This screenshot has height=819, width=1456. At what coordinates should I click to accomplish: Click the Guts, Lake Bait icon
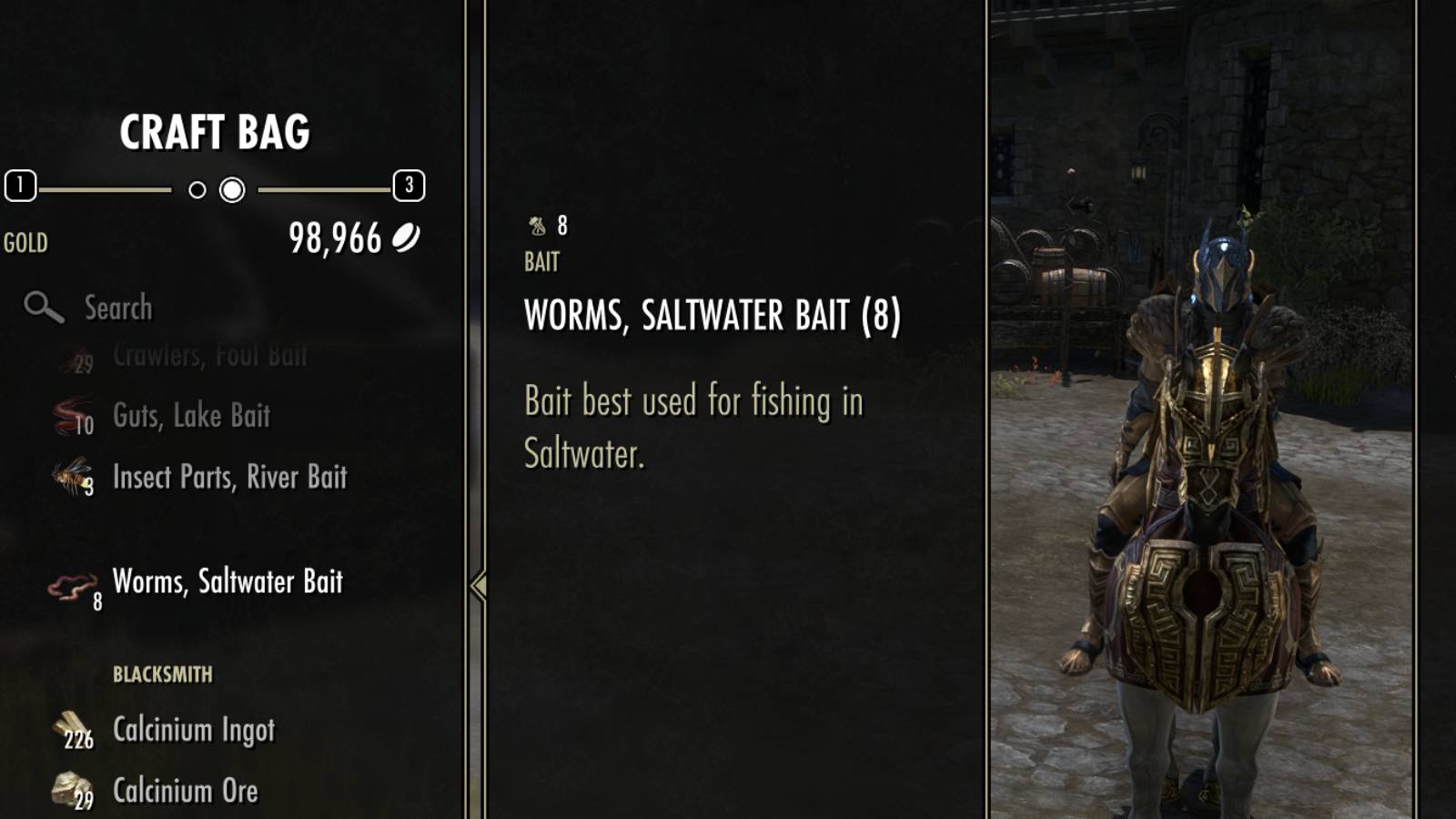[68, 415]
